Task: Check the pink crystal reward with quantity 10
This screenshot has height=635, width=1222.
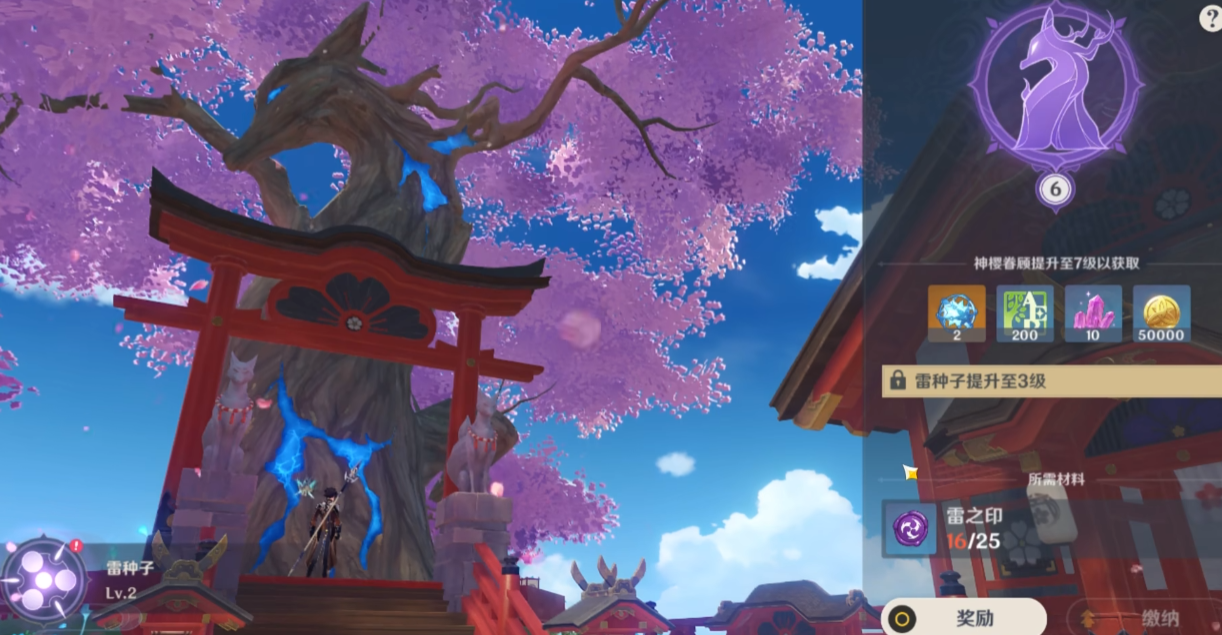Action: 1093,313
